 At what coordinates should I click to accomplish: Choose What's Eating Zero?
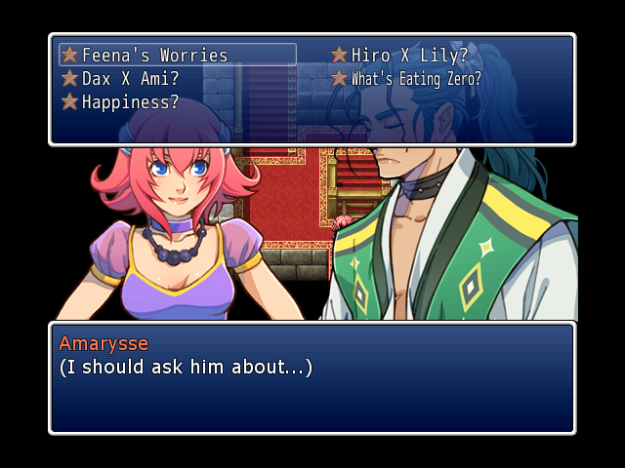(415, 78)
